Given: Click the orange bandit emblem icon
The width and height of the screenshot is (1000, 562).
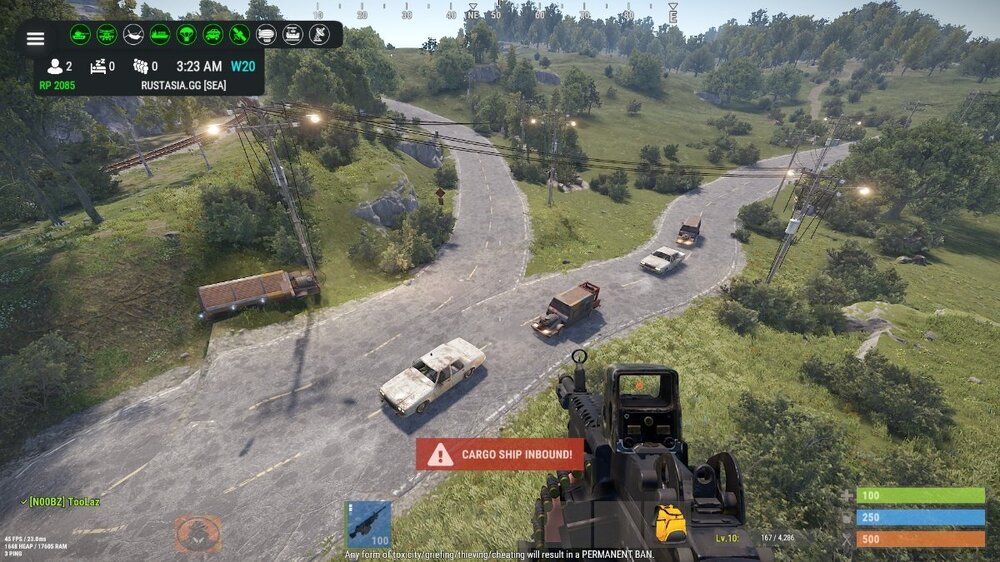Looking at the screenshot, I should 197,534.
